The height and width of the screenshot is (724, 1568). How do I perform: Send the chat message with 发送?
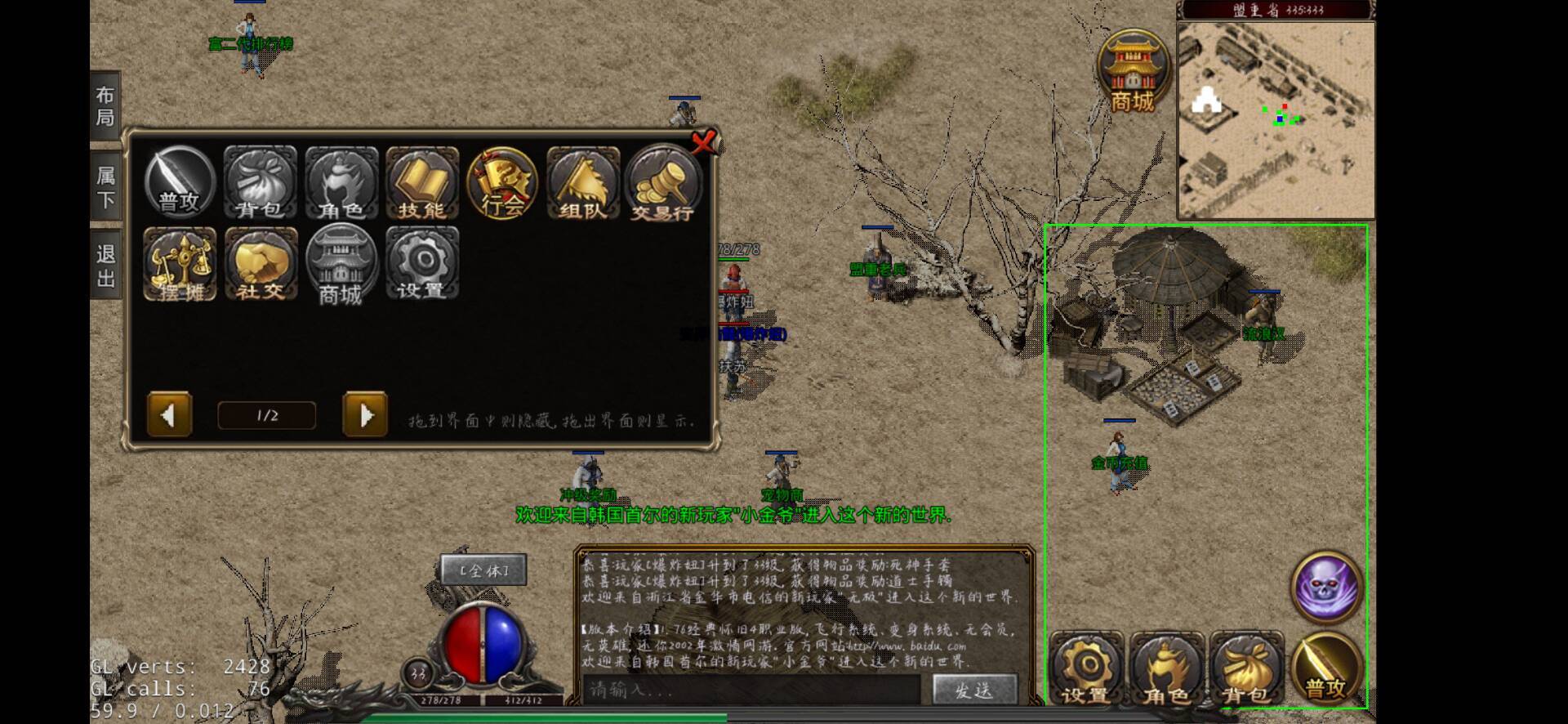point(974,690)
